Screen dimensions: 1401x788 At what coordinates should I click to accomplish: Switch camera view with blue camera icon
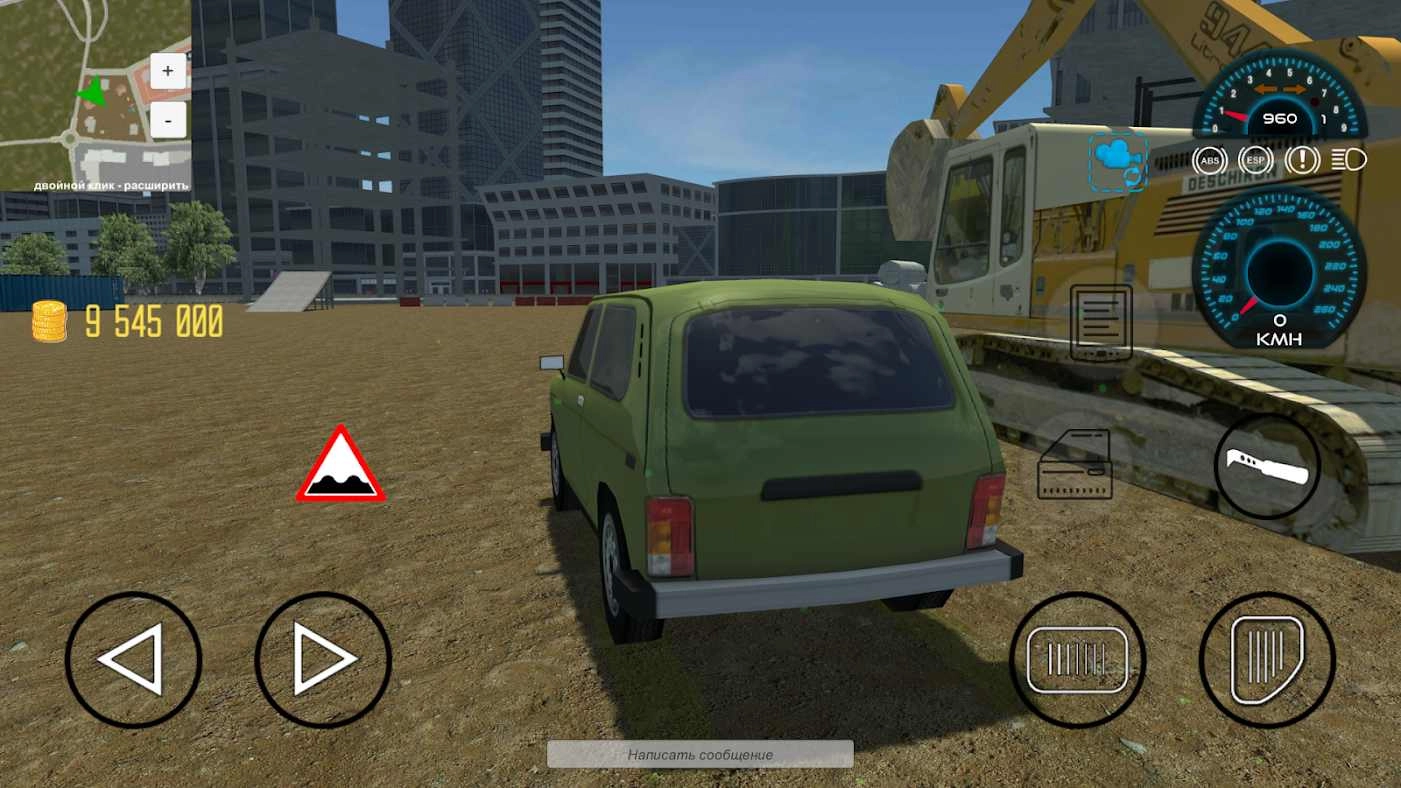[x=1118, y=161]
